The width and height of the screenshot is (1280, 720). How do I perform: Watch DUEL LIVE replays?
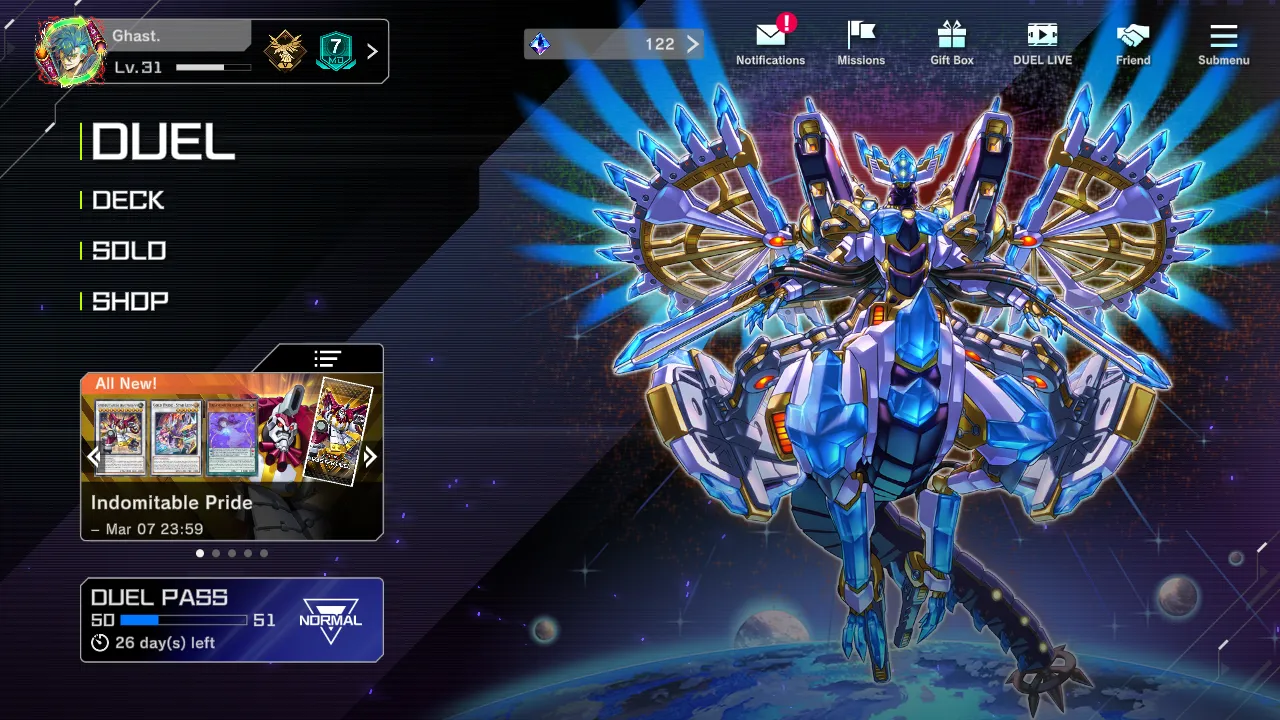1042,44
